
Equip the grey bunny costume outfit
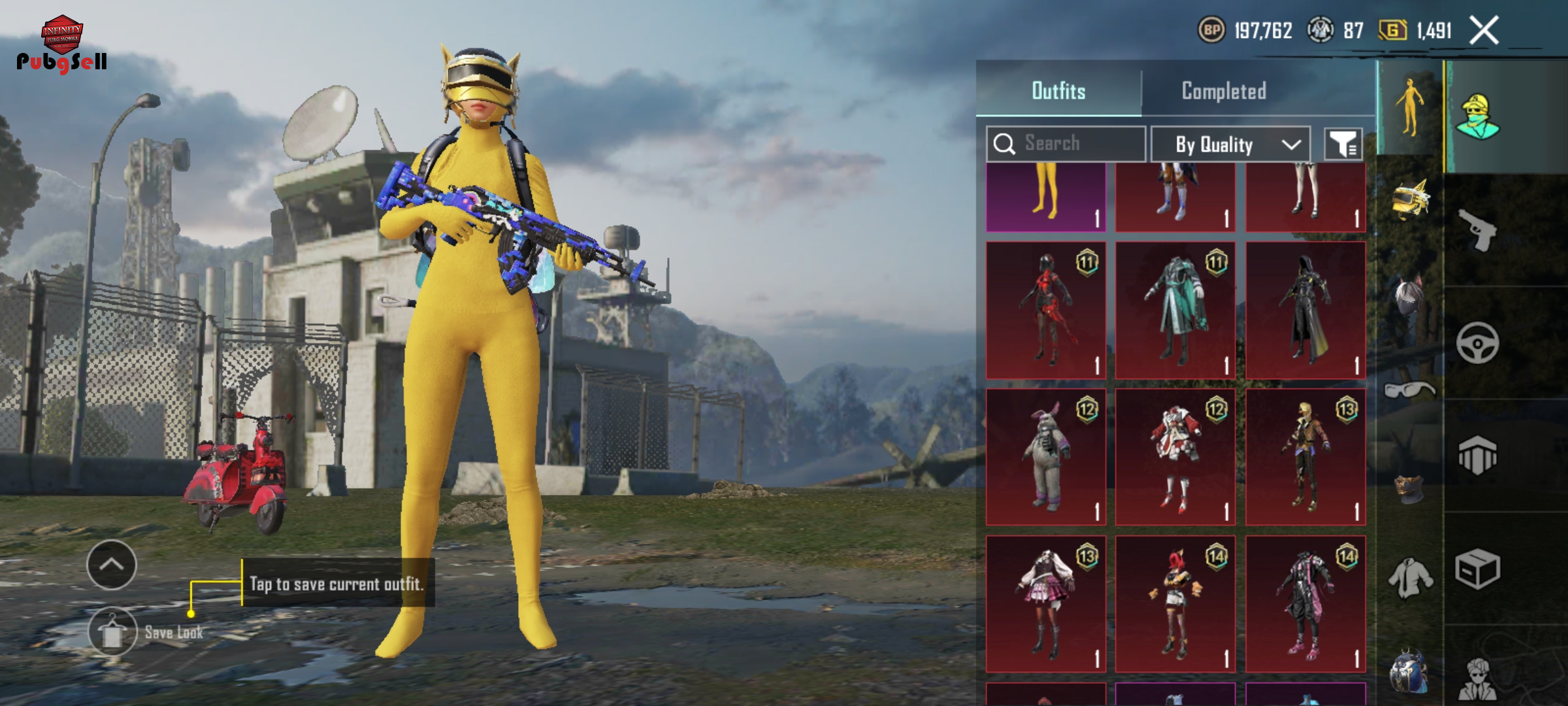pos(1046,457)
